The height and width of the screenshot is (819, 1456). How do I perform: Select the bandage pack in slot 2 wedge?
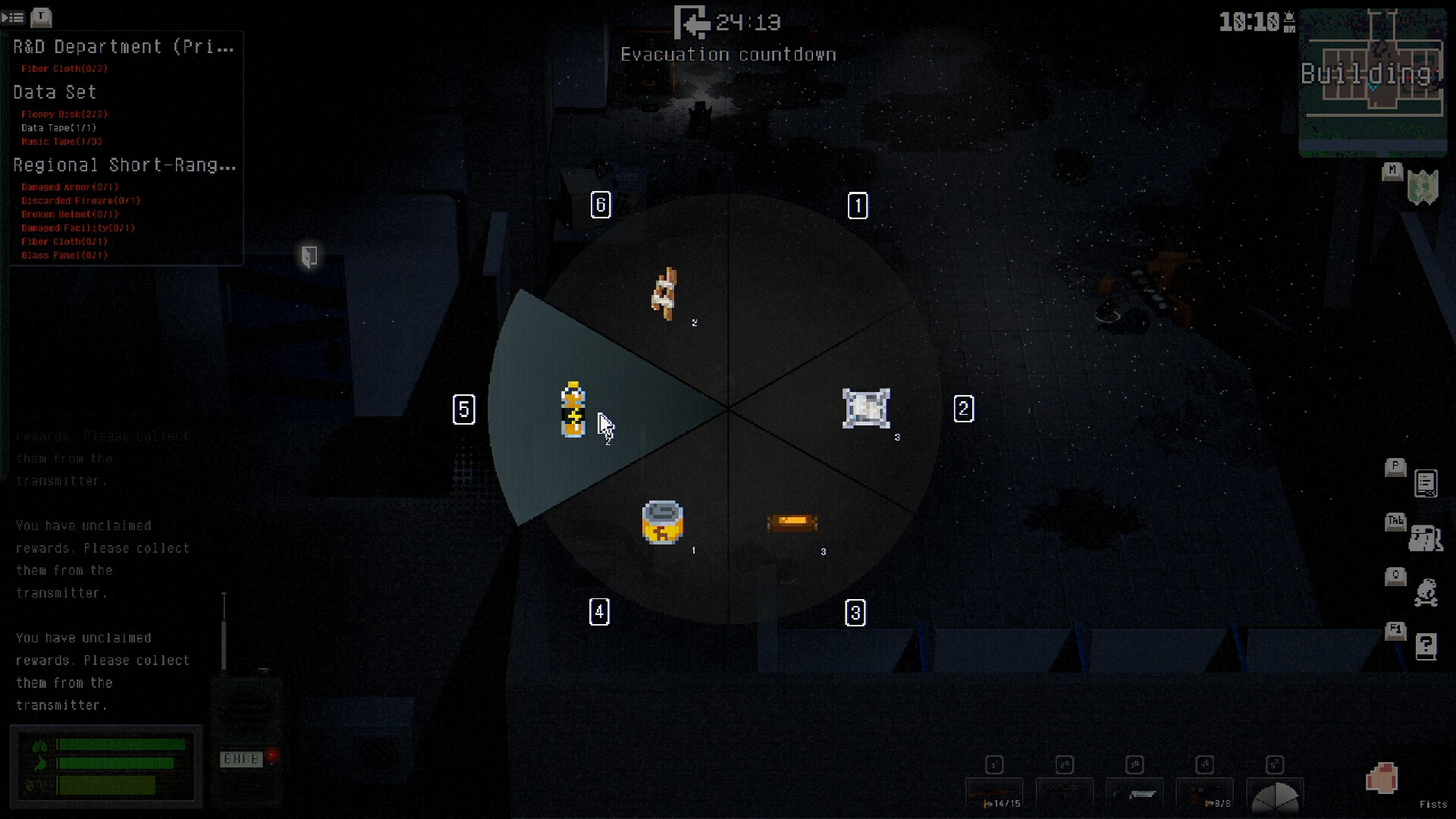pyautogui.click(x=867, y=409)
